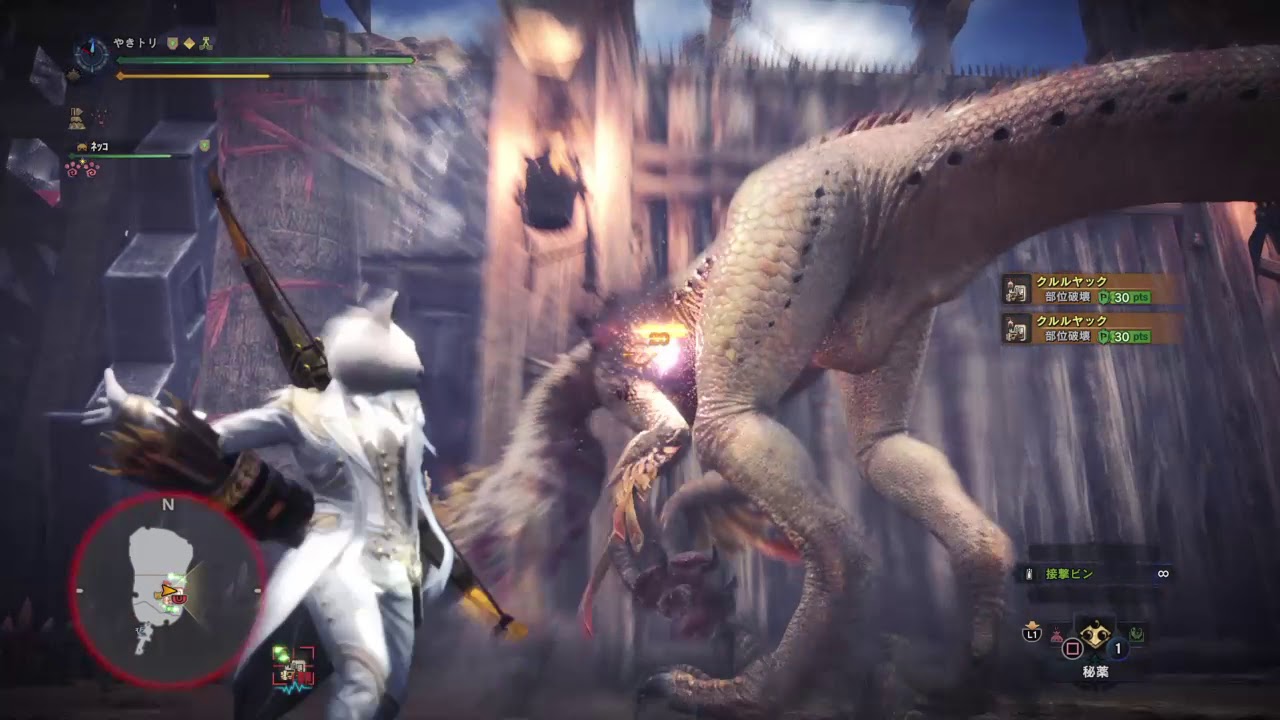1280x720 pixels.
Task: Click the shield emblem next to やきトリ
Action: coord(171,42)
